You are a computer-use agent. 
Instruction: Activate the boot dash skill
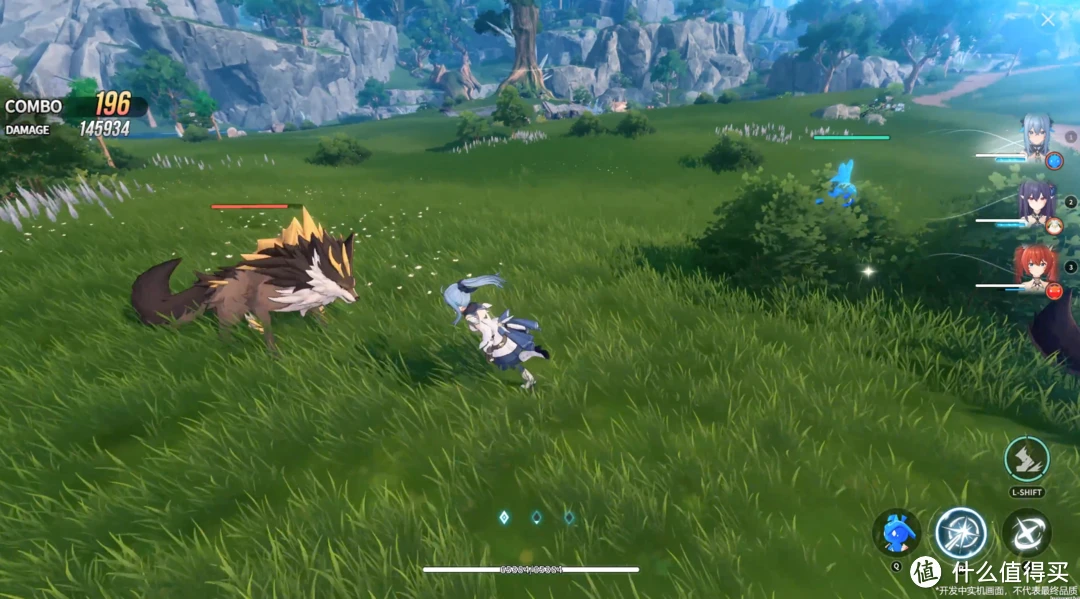[x=1026, y=460]
